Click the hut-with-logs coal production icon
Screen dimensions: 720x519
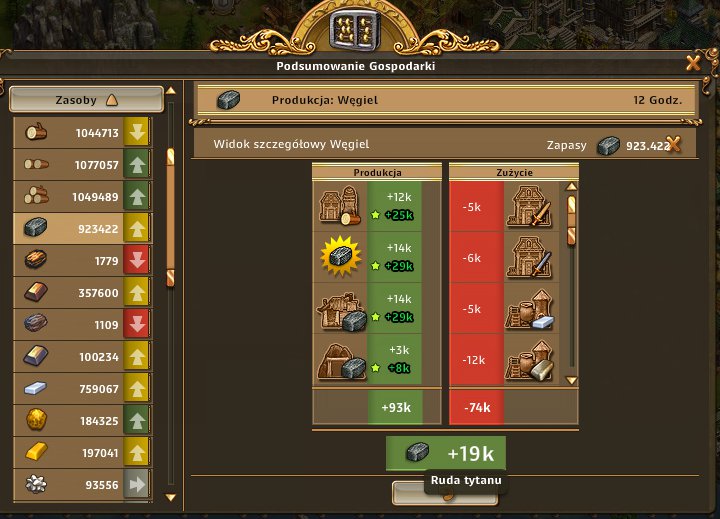coord(340,207)
